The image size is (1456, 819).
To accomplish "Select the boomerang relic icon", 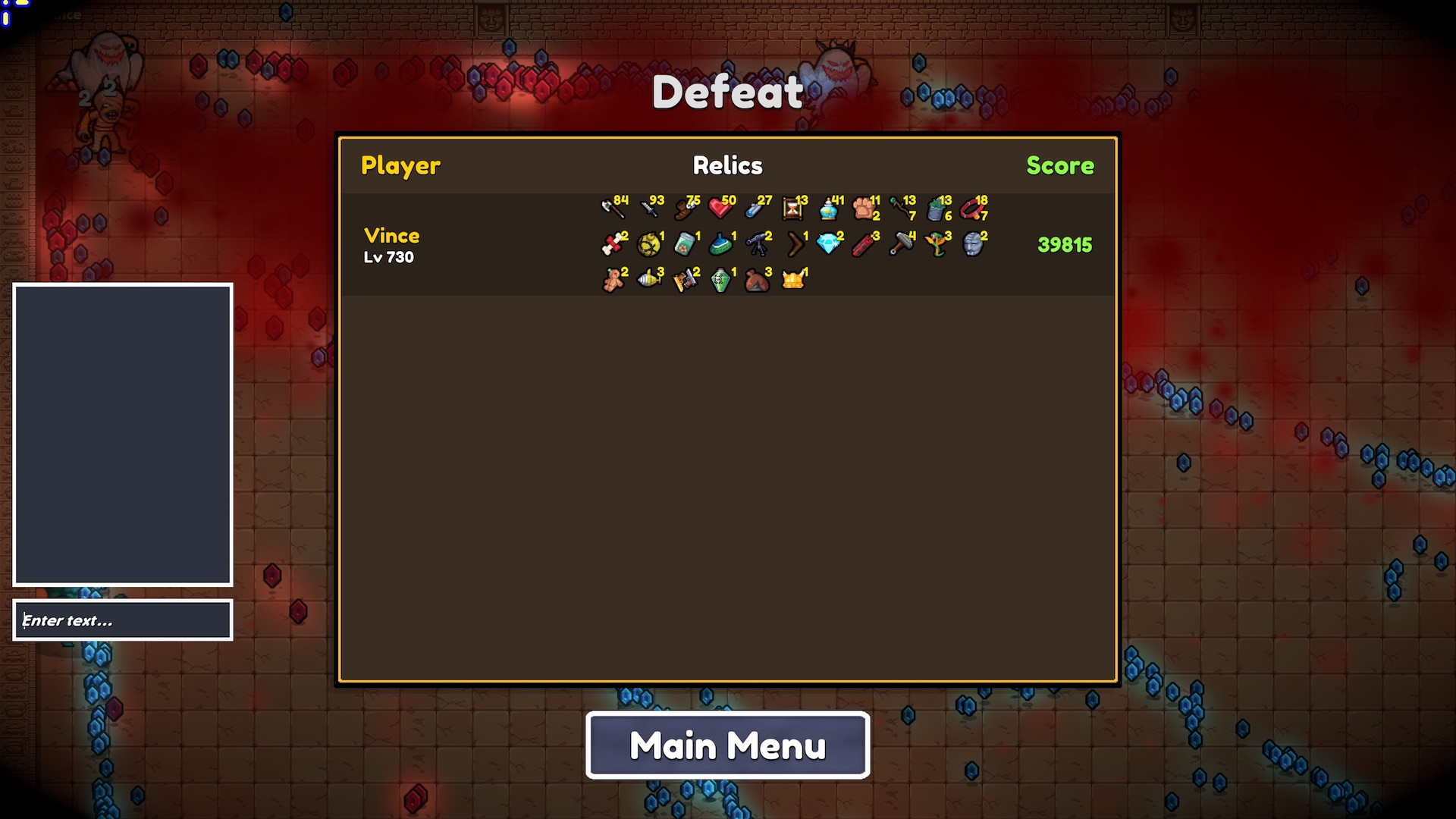I will click(x=795, y=244).
